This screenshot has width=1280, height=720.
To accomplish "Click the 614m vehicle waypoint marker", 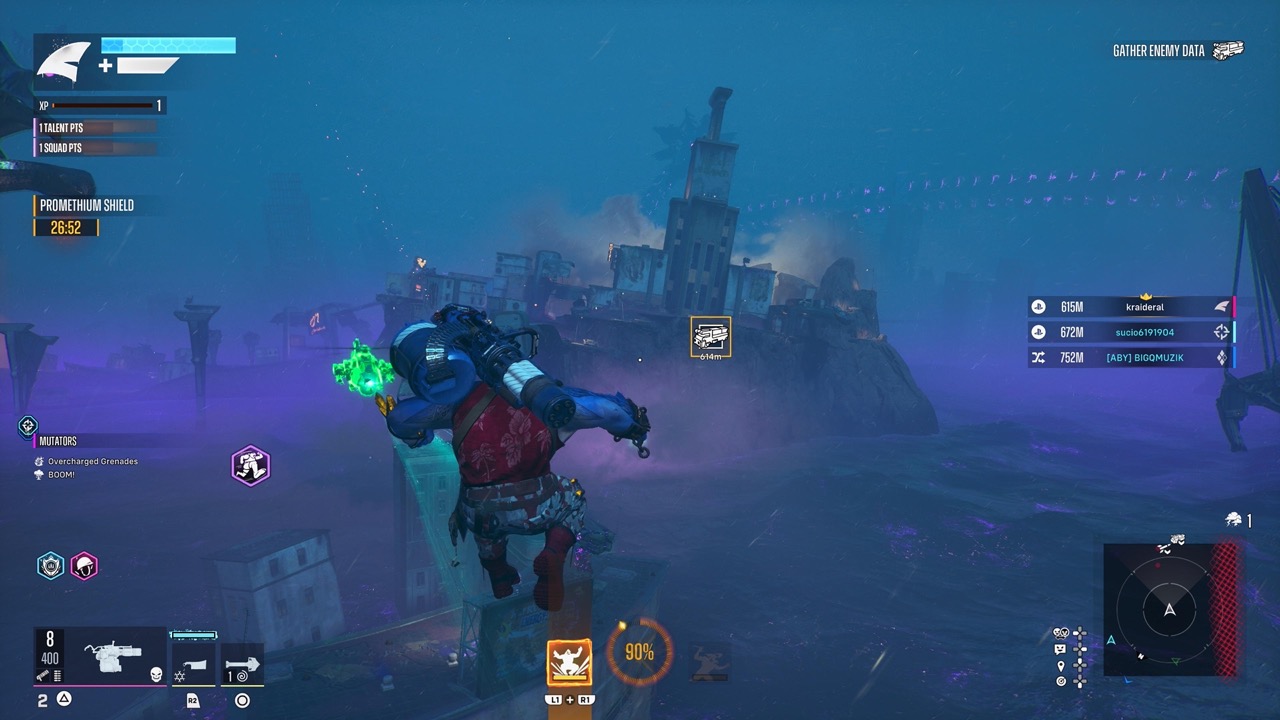I will point(710,338).
